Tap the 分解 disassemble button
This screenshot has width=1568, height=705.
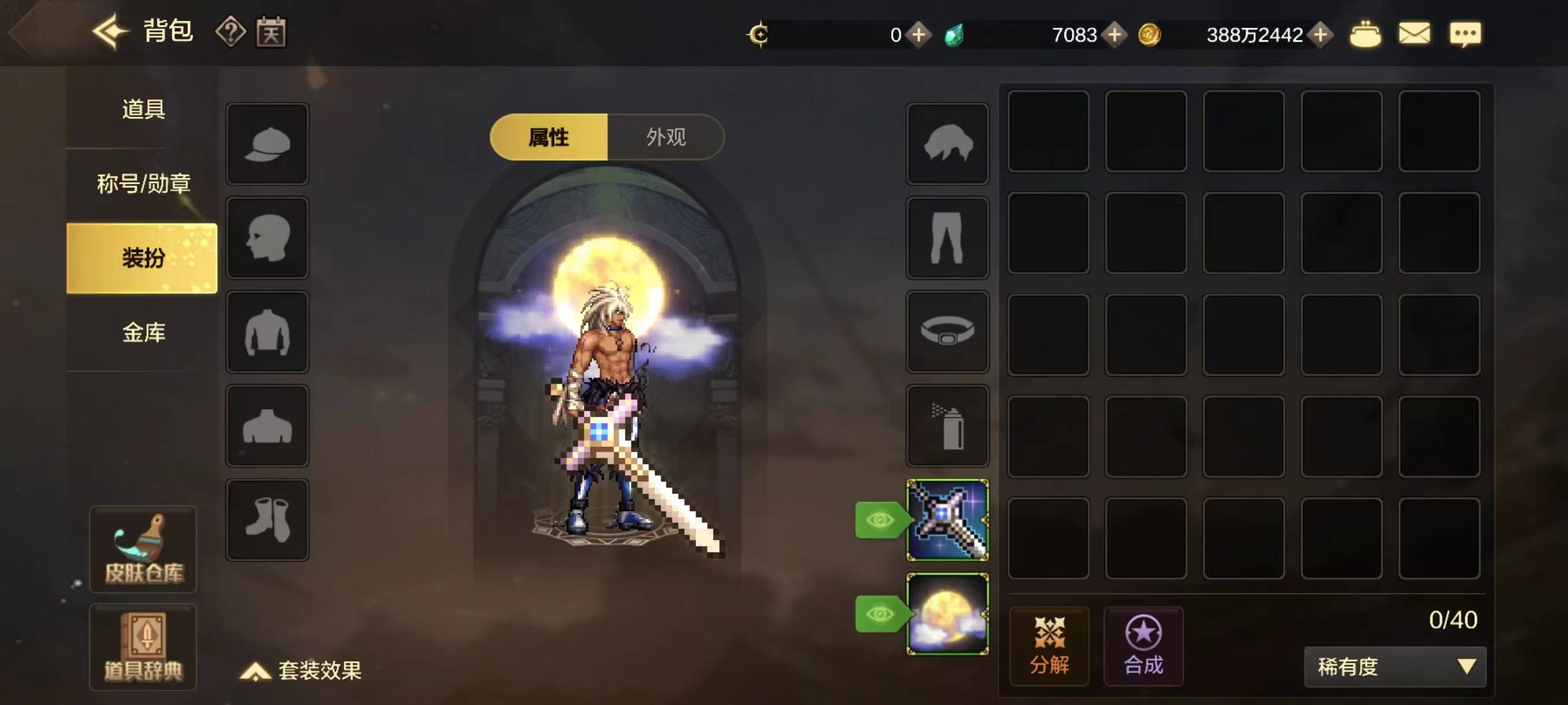click(1049, 646)
